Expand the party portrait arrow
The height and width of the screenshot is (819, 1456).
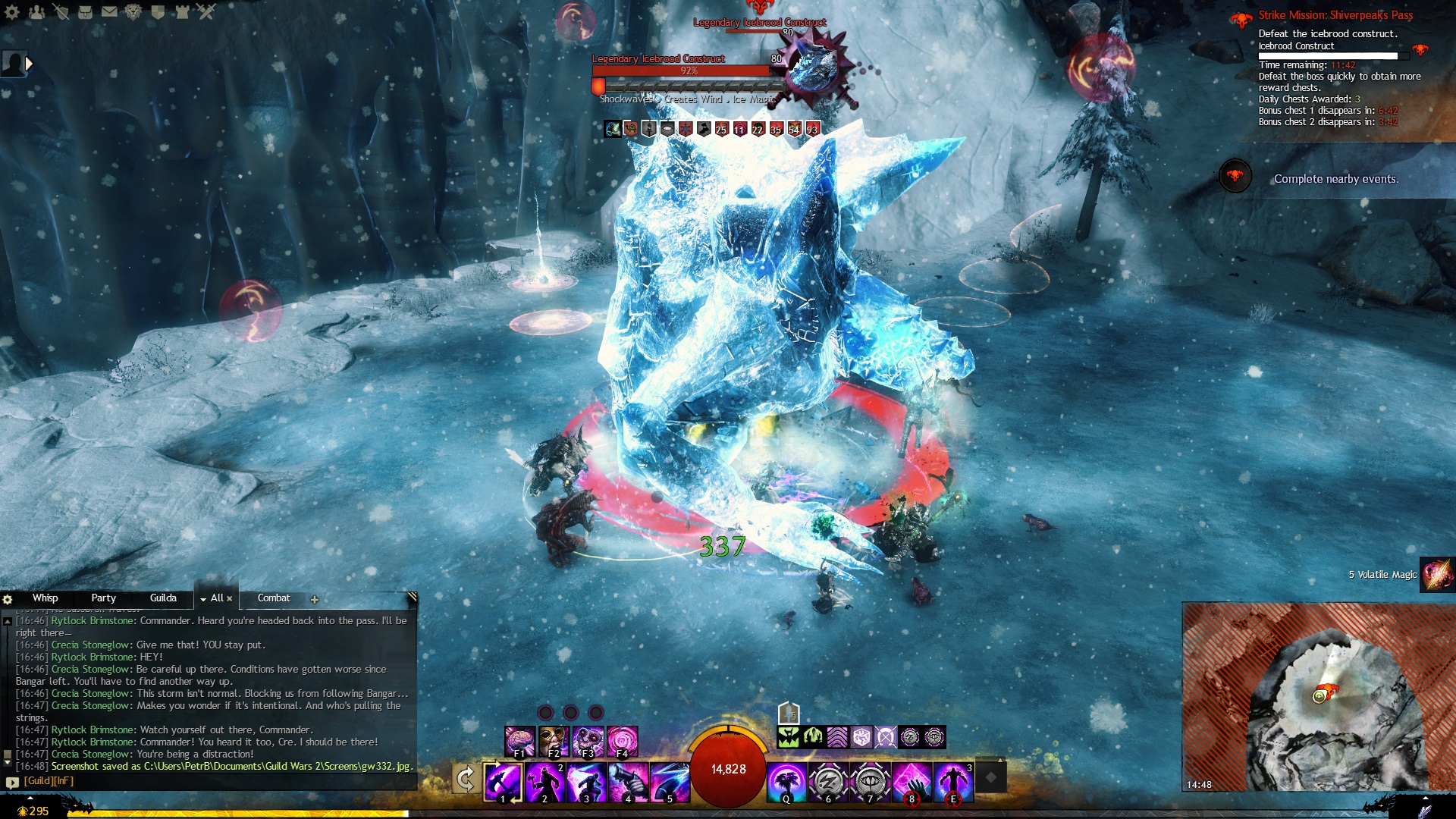[30, 64]
